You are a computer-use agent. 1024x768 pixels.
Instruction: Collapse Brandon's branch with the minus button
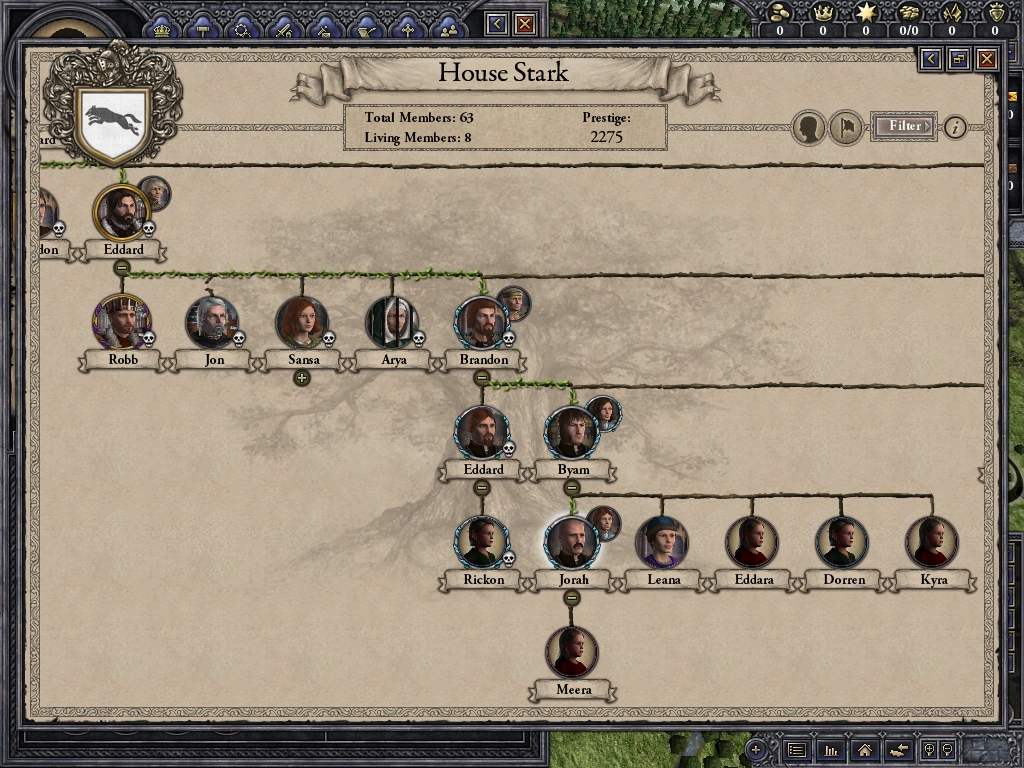481,378
